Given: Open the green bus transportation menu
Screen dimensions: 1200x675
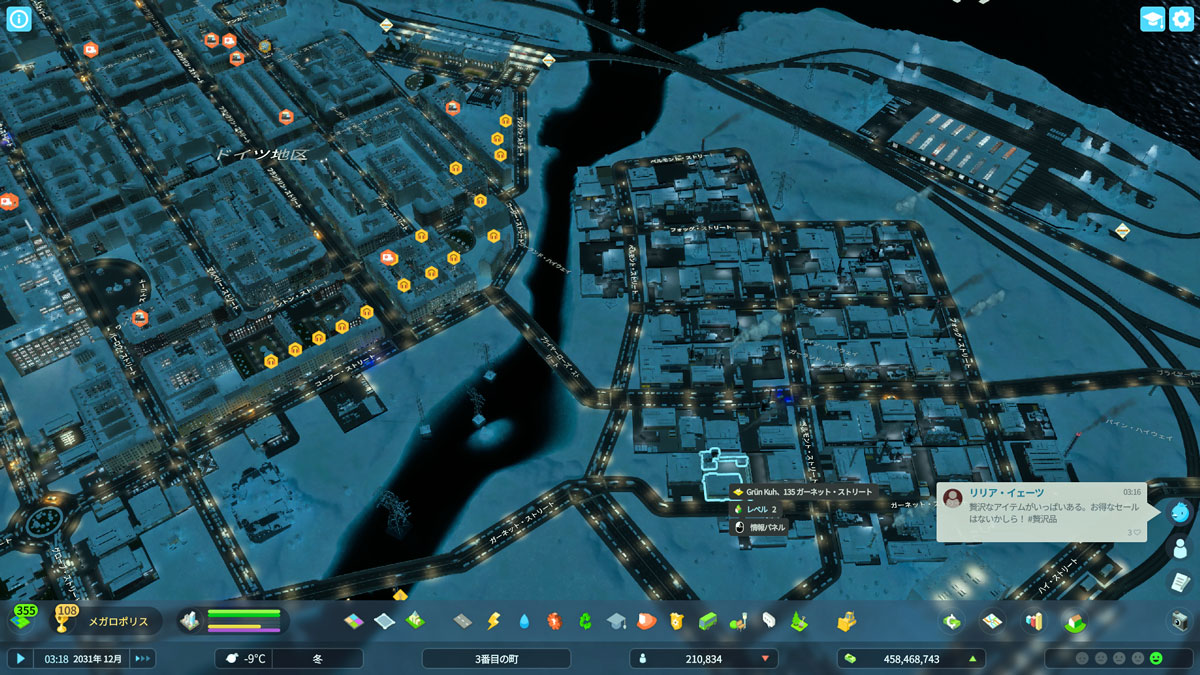Looking at the screenshot, I should (x=707, y=621).
